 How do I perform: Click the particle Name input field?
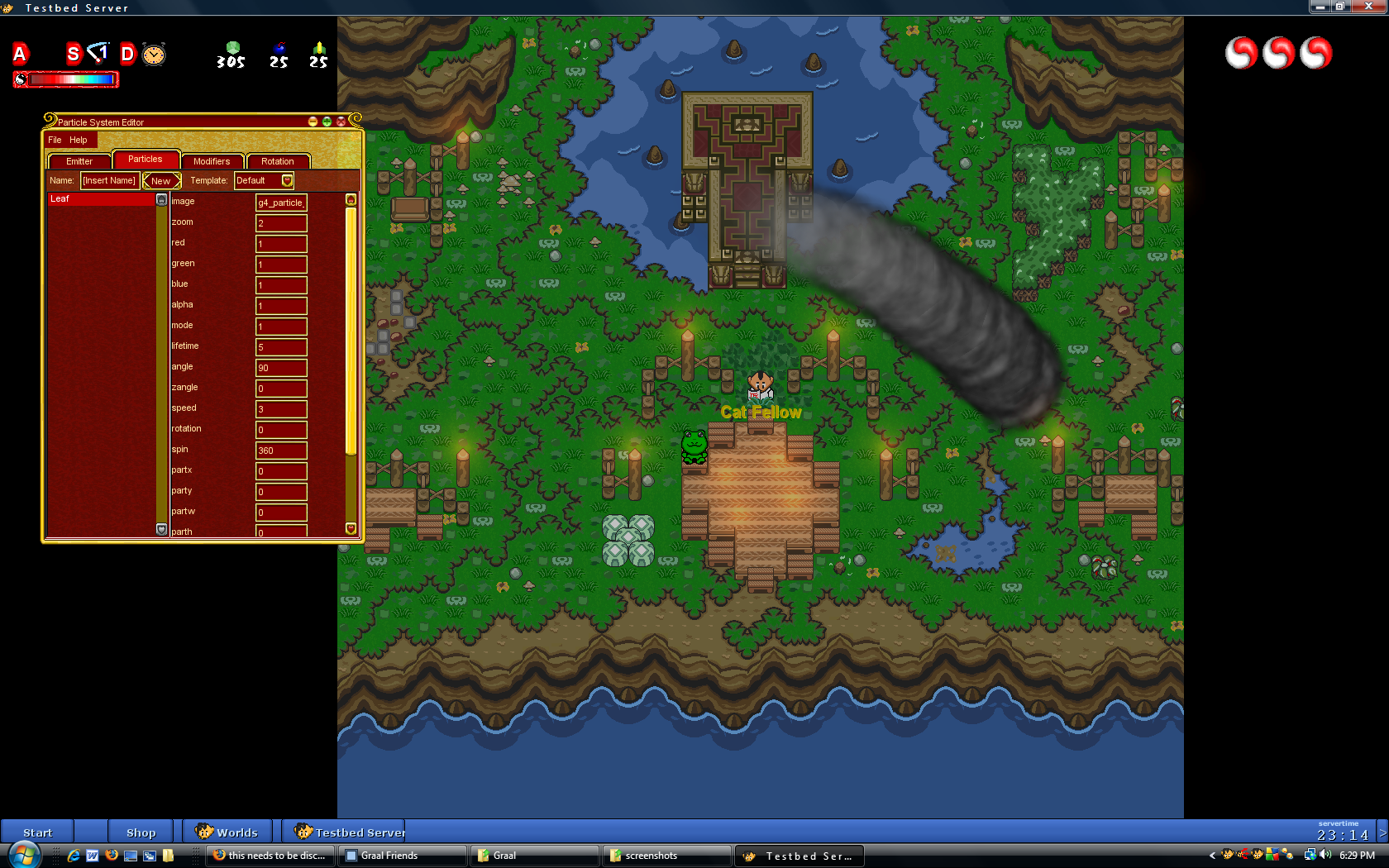pyautogui.click(x=109, y=180)
